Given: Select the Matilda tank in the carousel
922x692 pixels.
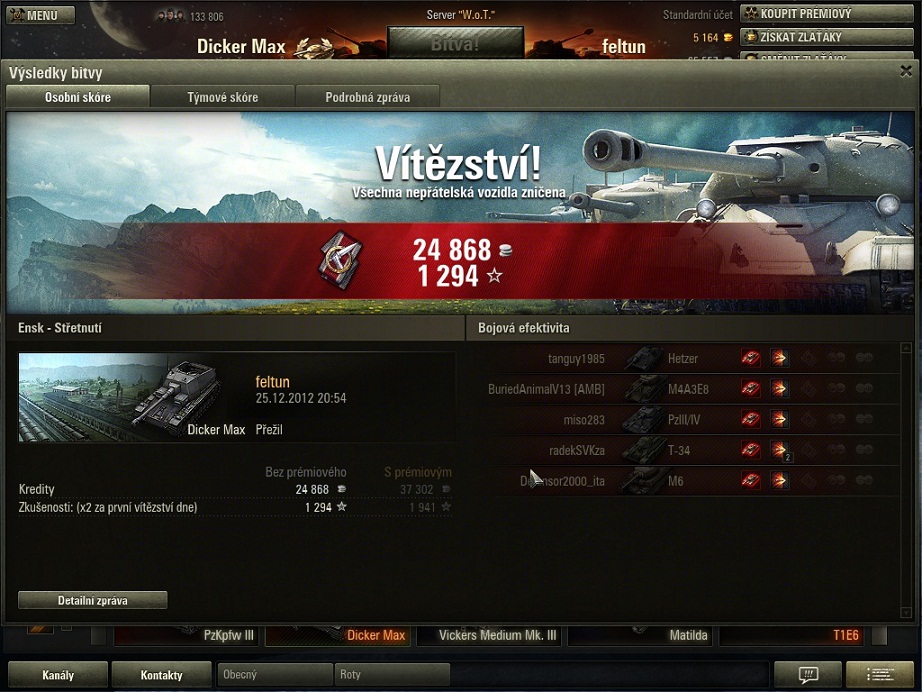Looking at the screenshot, I should 640,635.
